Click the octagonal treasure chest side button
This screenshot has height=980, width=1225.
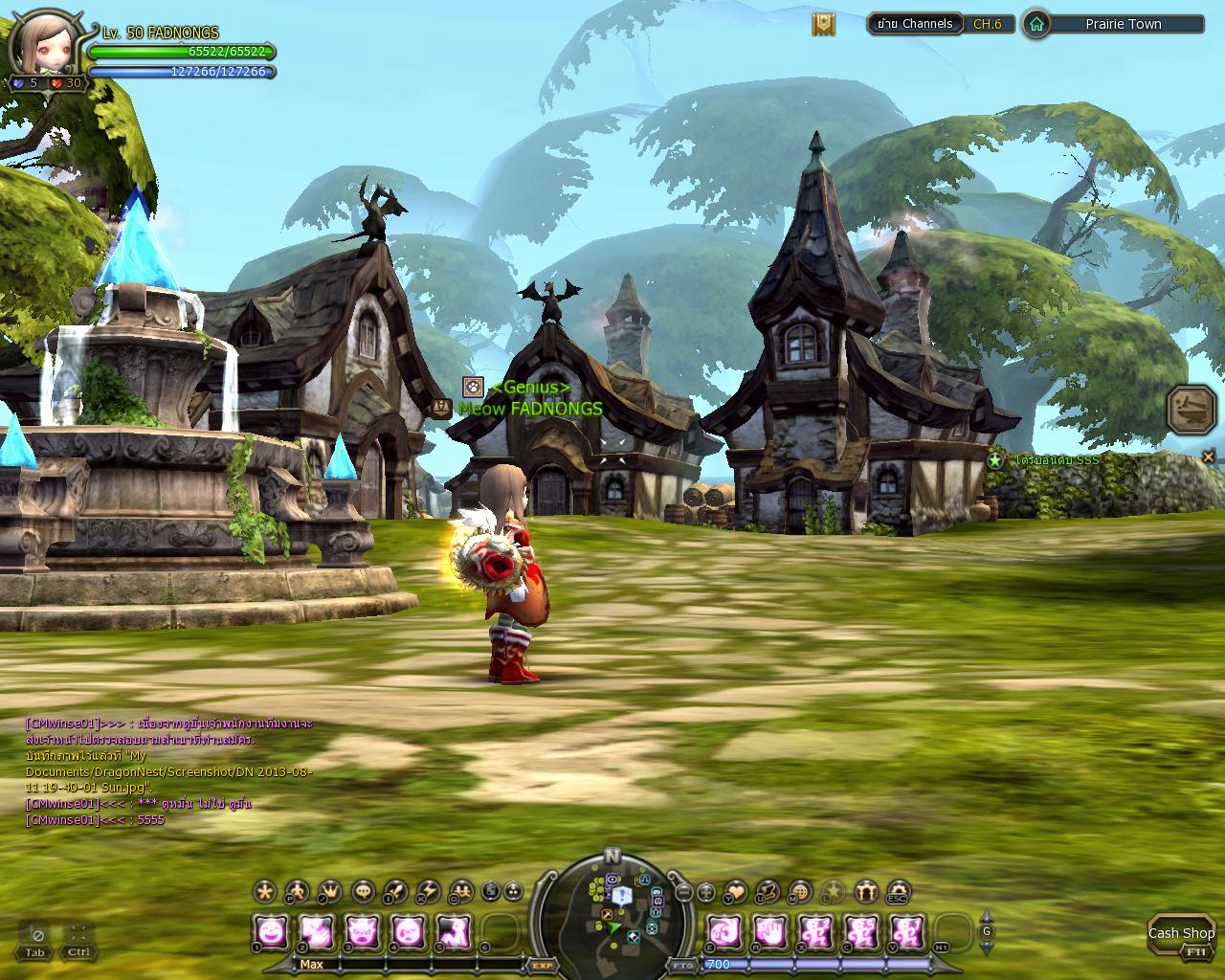1192,409
